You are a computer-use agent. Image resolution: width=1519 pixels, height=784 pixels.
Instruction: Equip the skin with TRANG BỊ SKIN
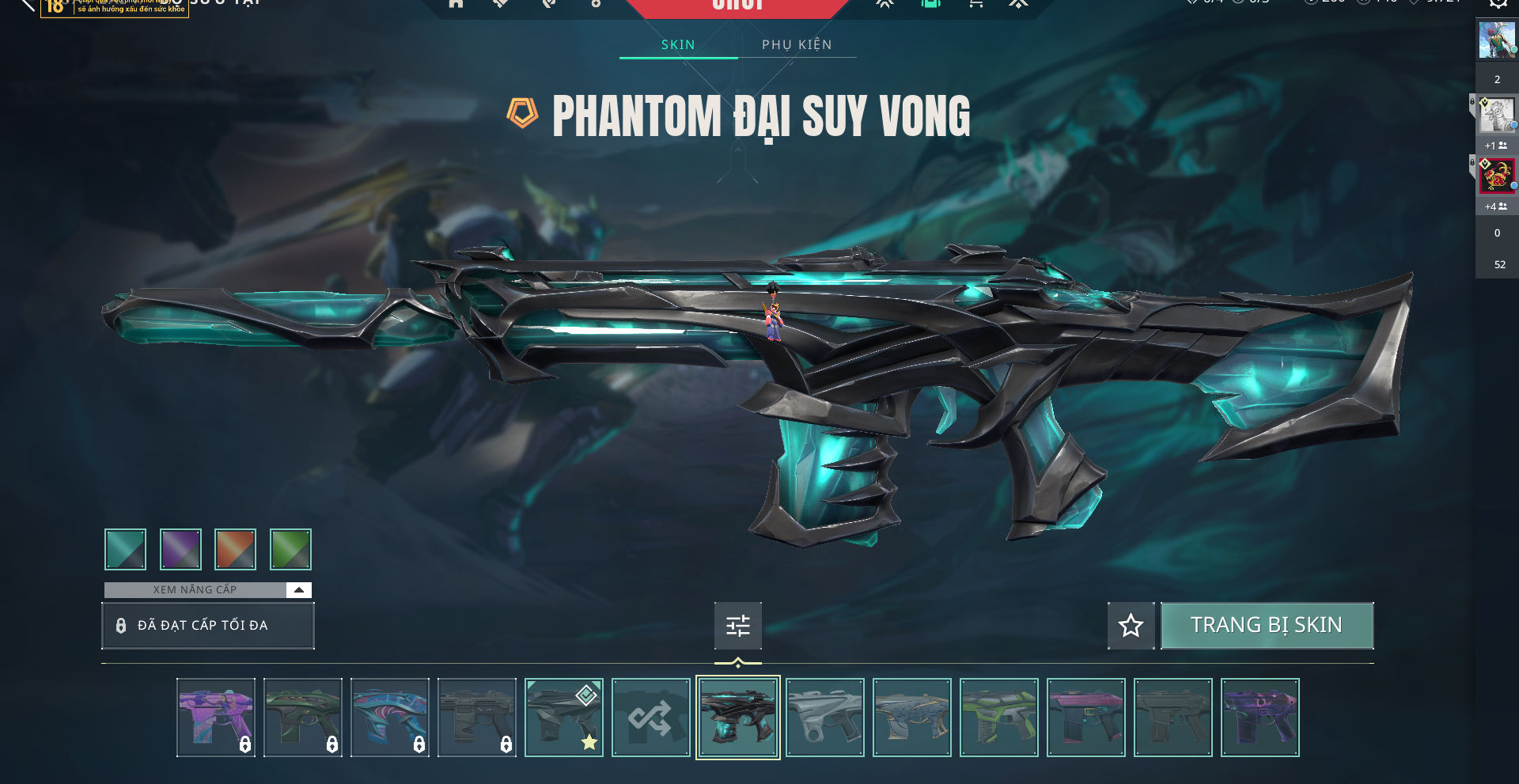1267,625
